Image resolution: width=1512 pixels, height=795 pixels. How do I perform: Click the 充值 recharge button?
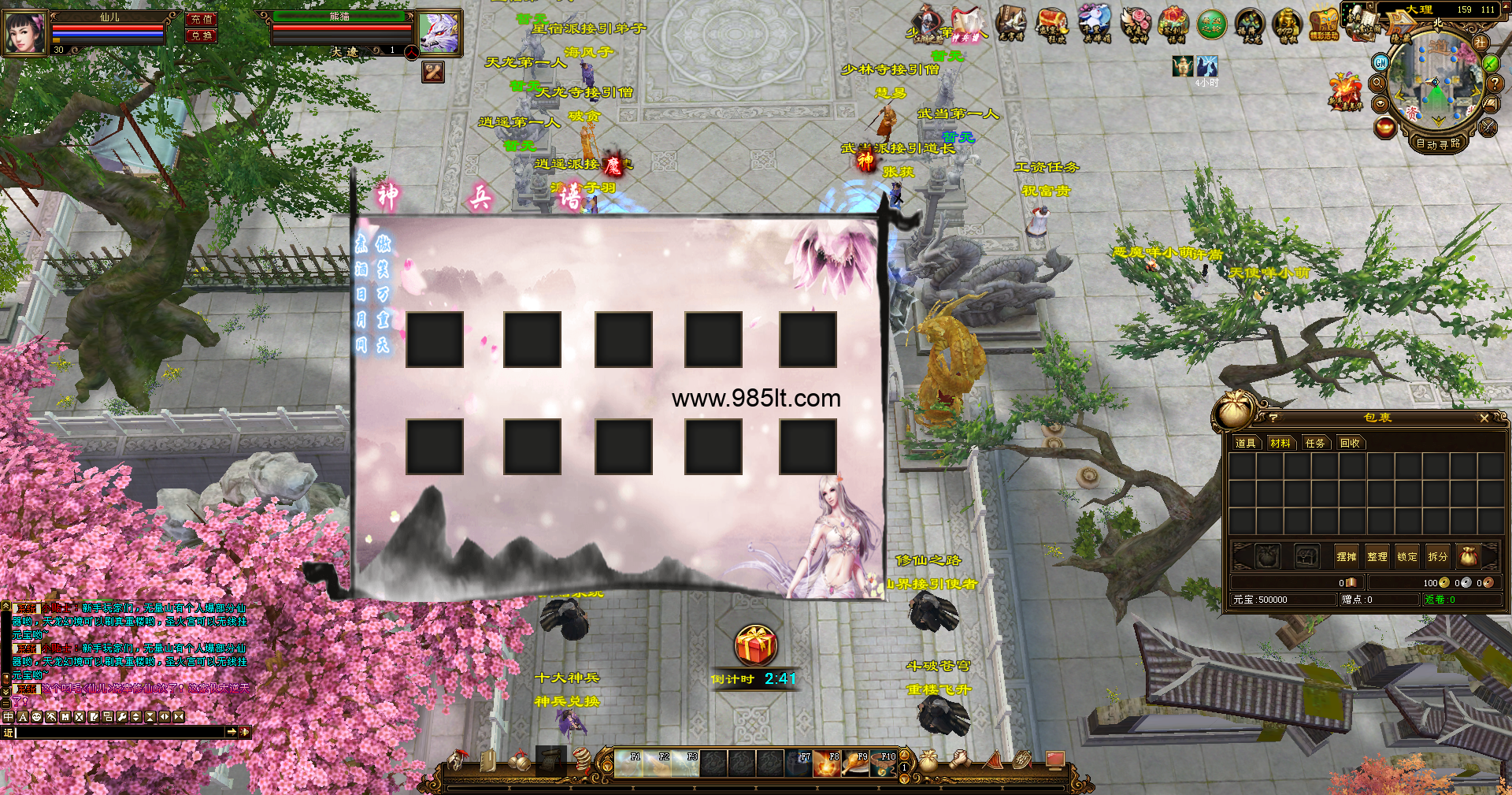pos(202,19)
